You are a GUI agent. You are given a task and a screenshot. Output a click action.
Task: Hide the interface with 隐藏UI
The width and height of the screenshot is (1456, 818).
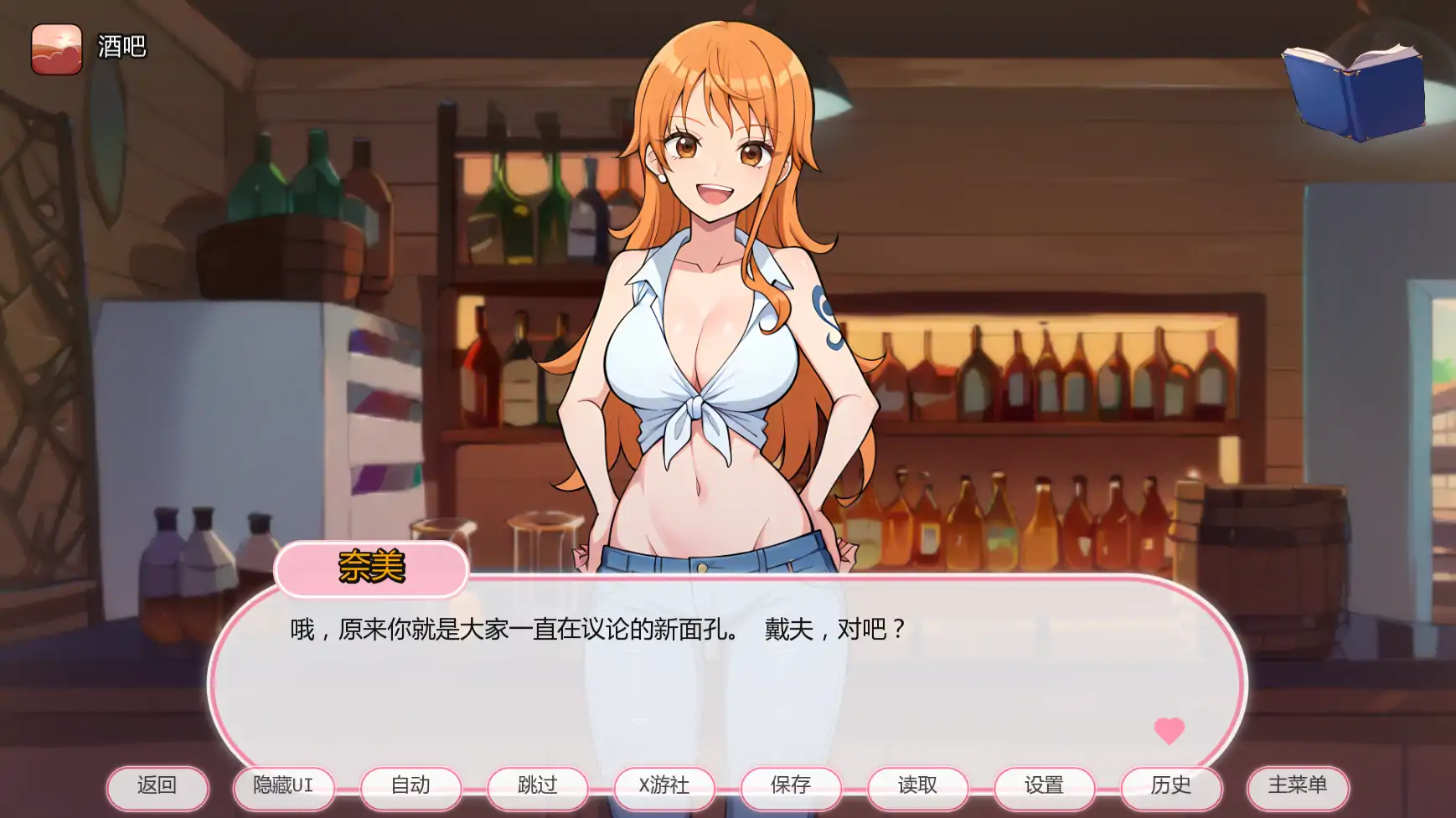pyautogui.click(x=283, y=787)
